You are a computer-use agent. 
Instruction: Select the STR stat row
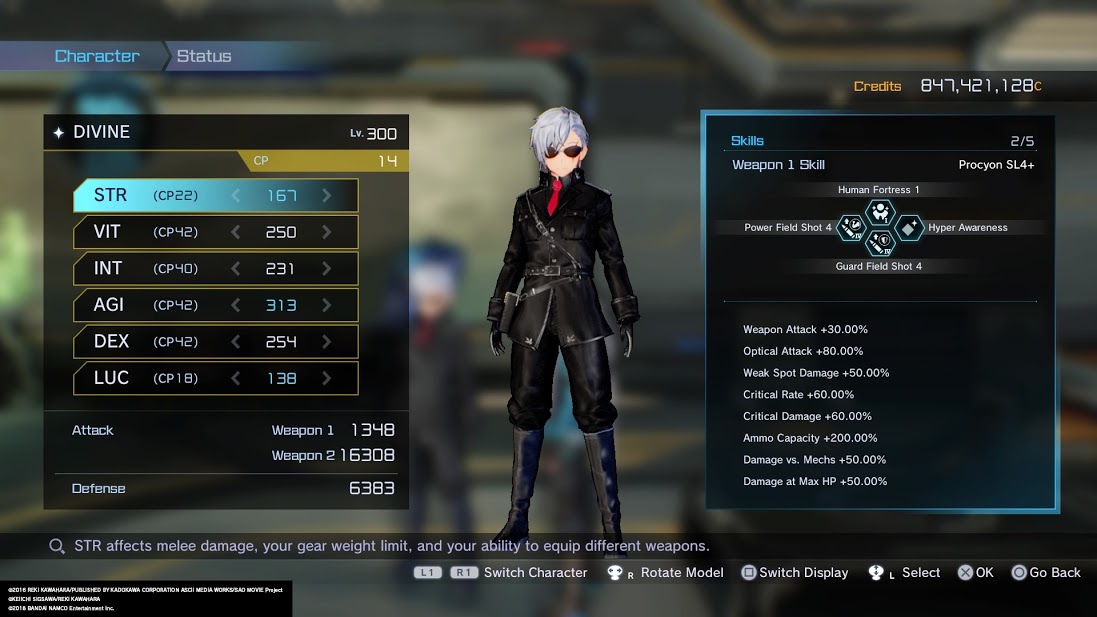[215, 196]
